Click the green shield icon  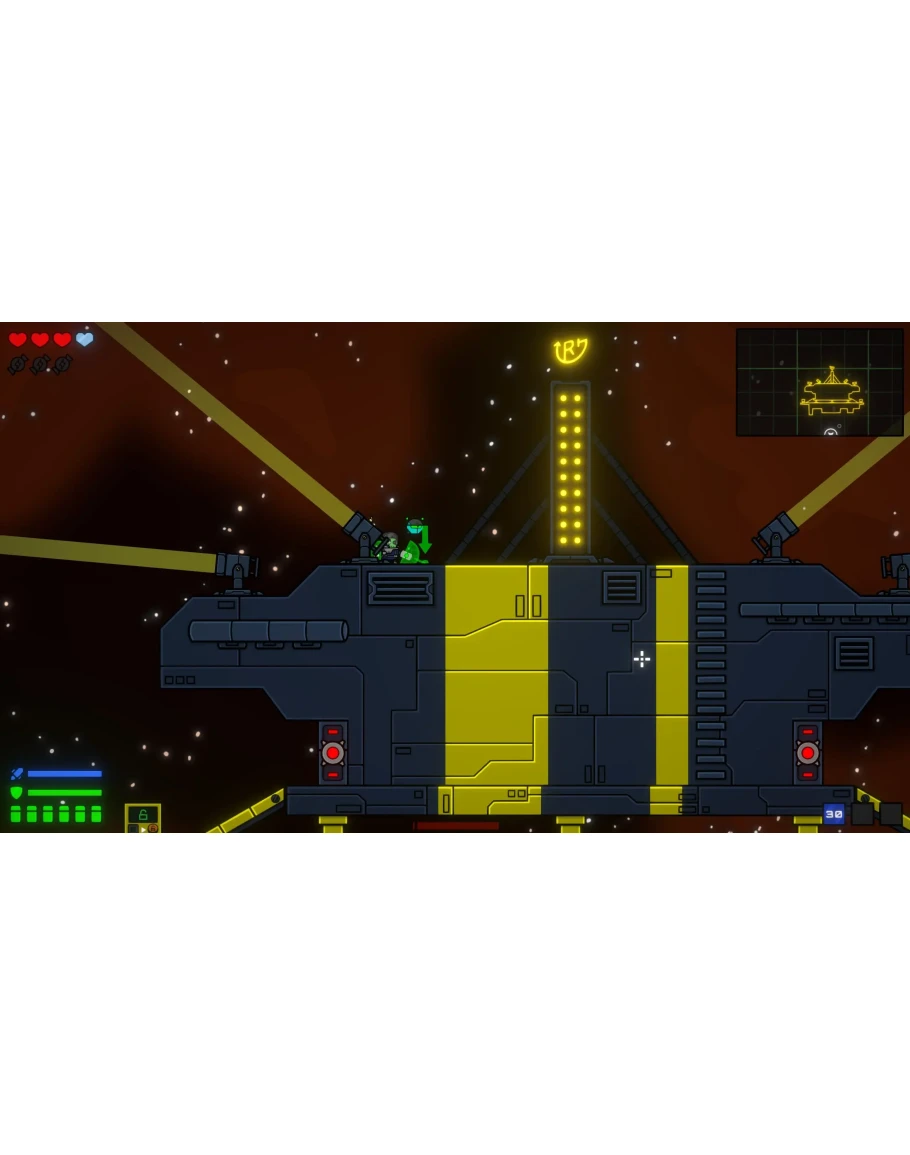16,792
